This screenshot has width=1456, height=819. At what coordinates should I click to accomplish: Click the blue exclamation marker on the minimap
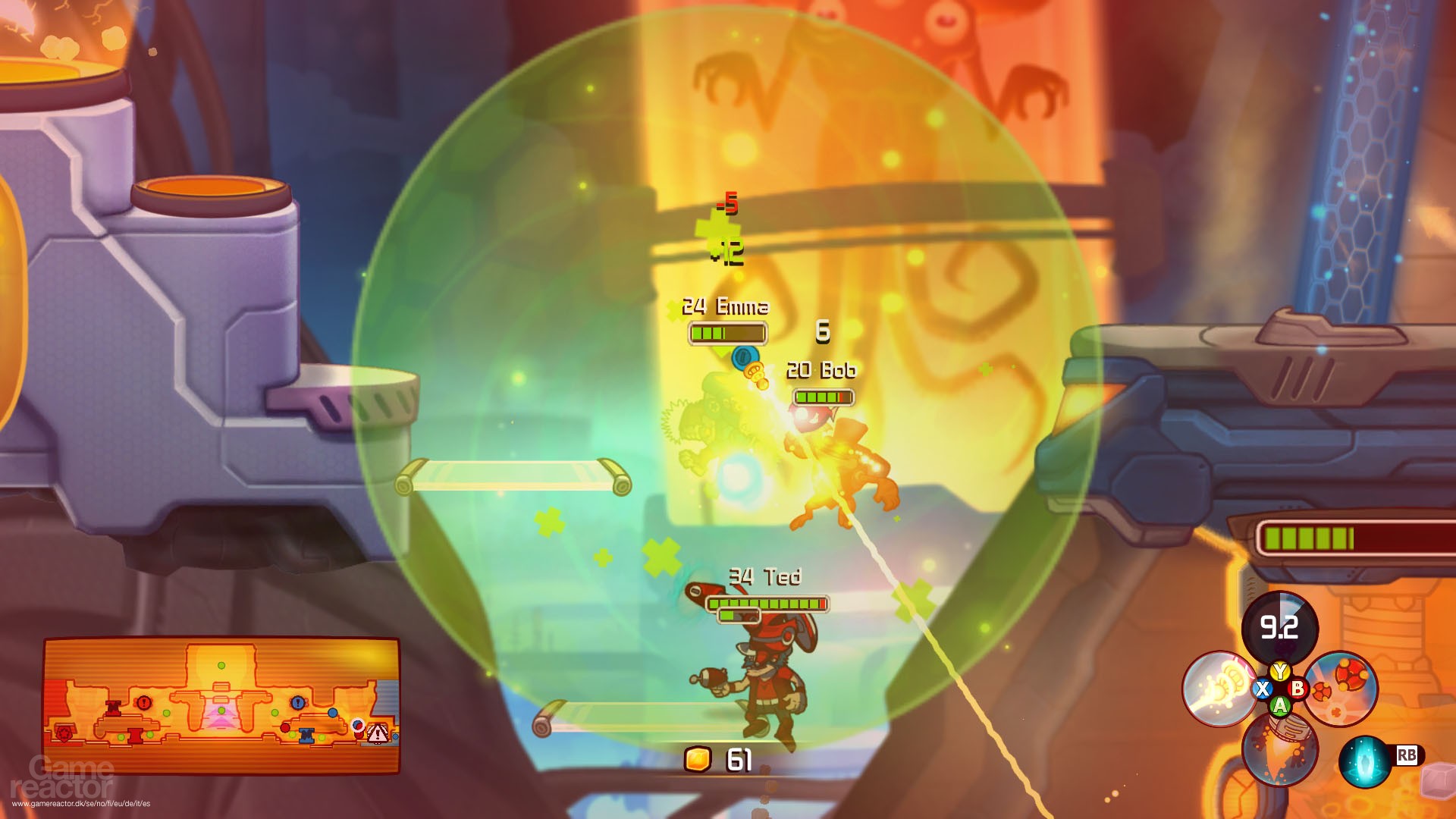pos(297,703)
